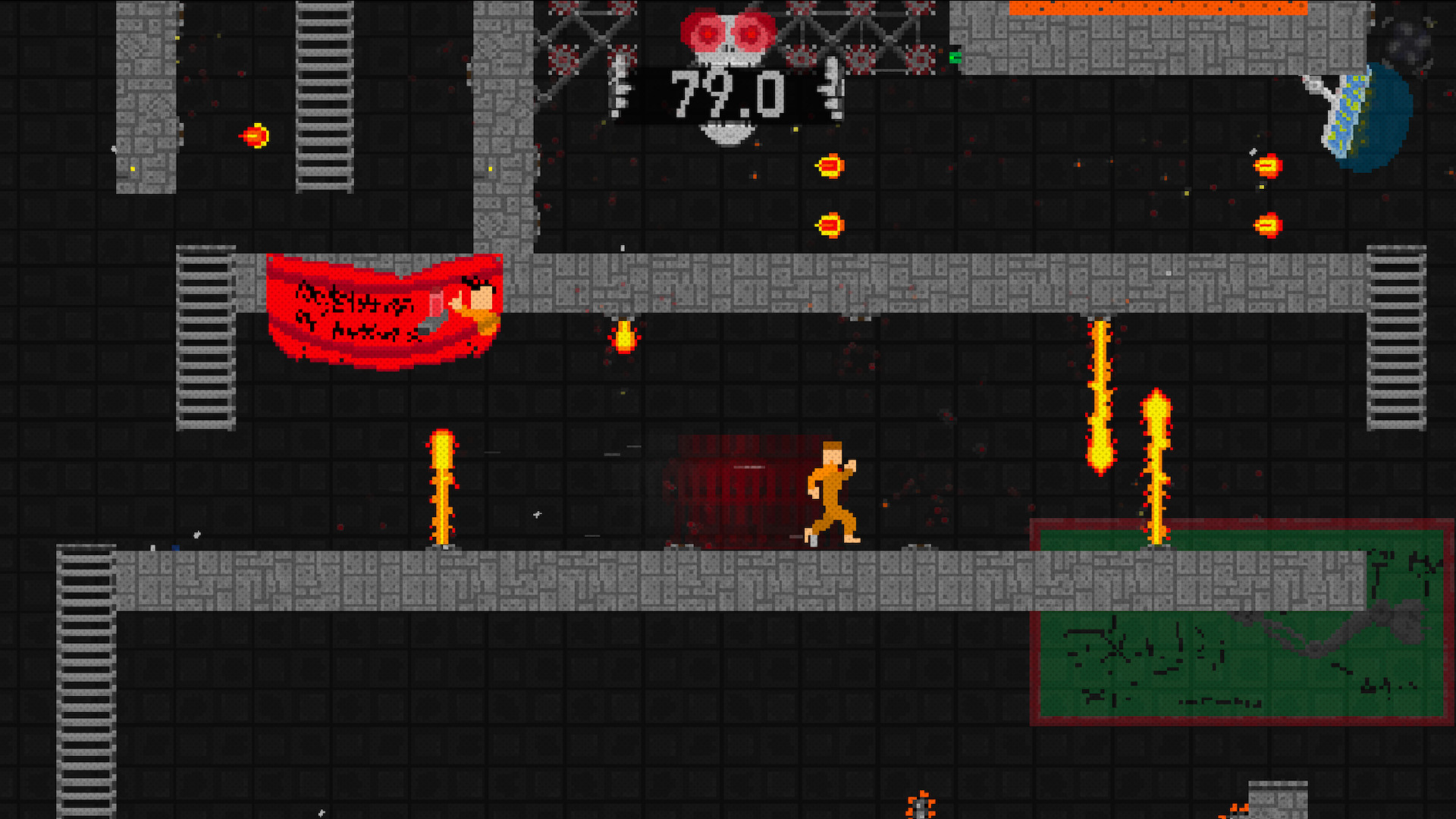Select the small green pickup near the top platforms

click(955, 58)
